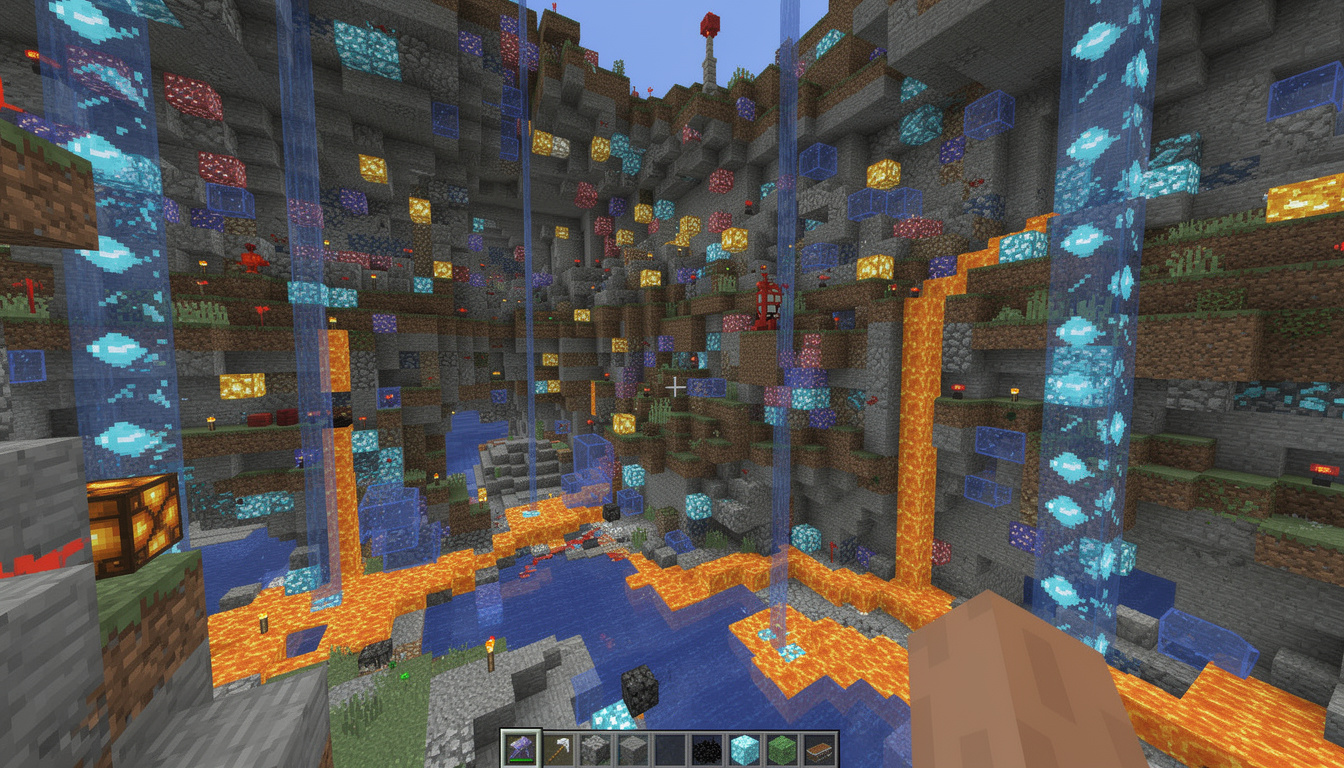This screenshot has height=768, width=1344.
Task: Select the black coal item slot
Action: 706,749
